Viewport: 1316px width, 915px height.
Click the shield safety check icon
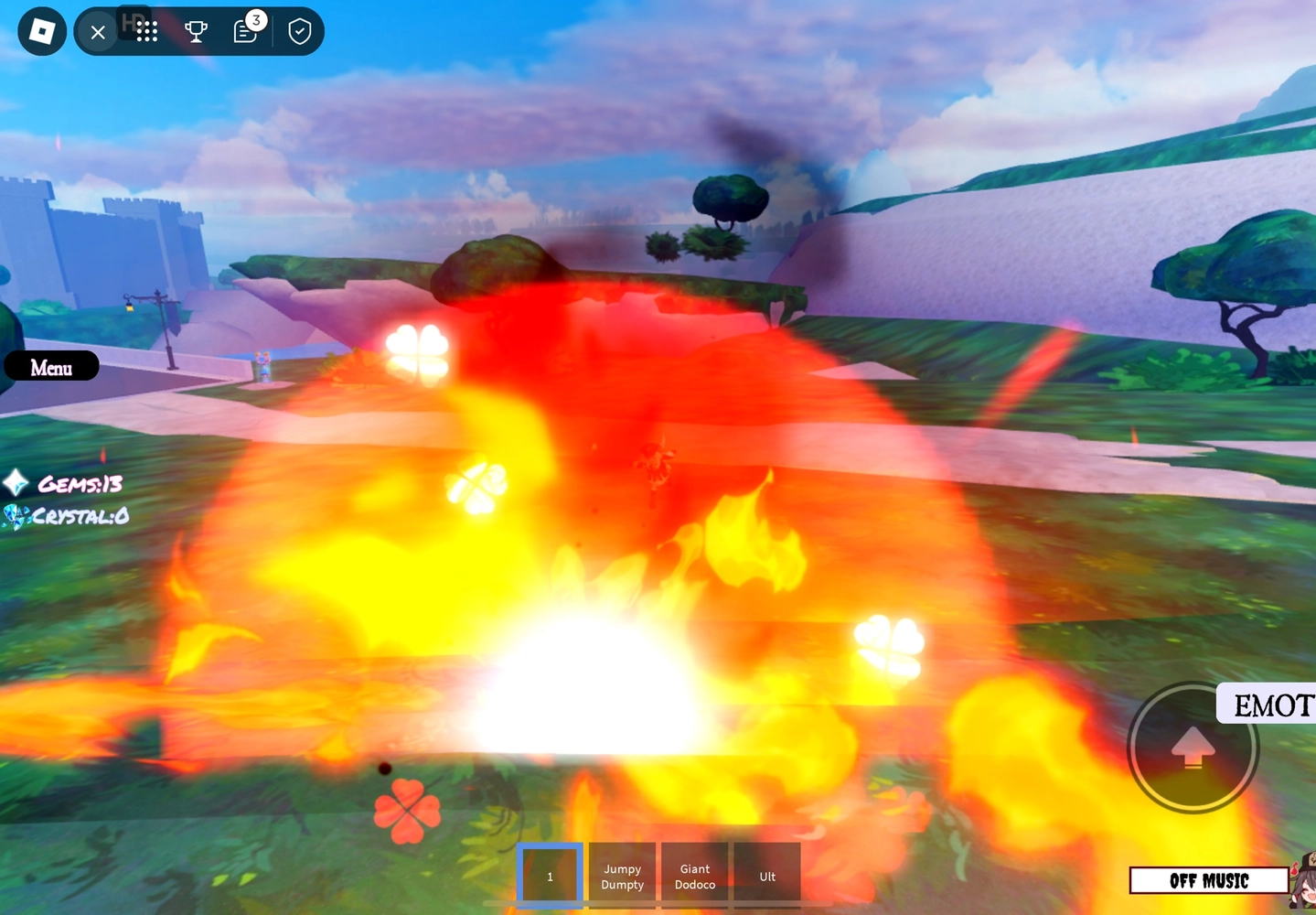[x=299, y=30]
